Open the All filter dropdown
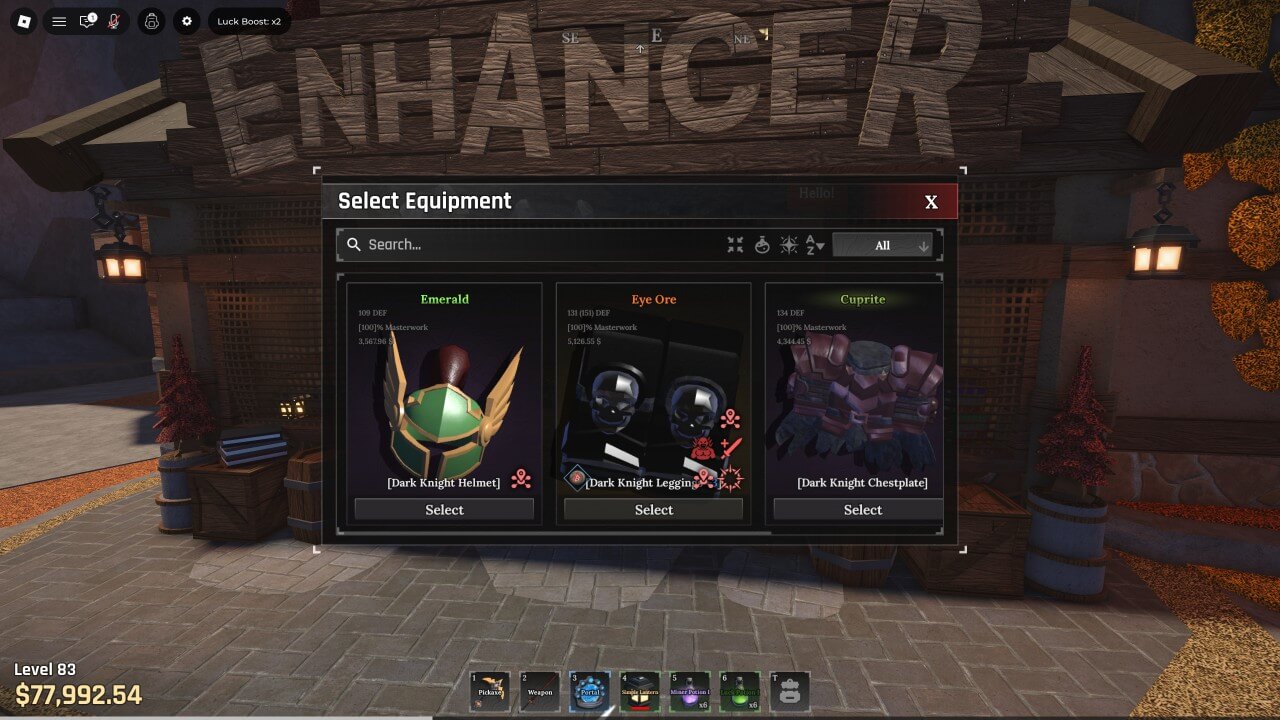 [882, 245]
